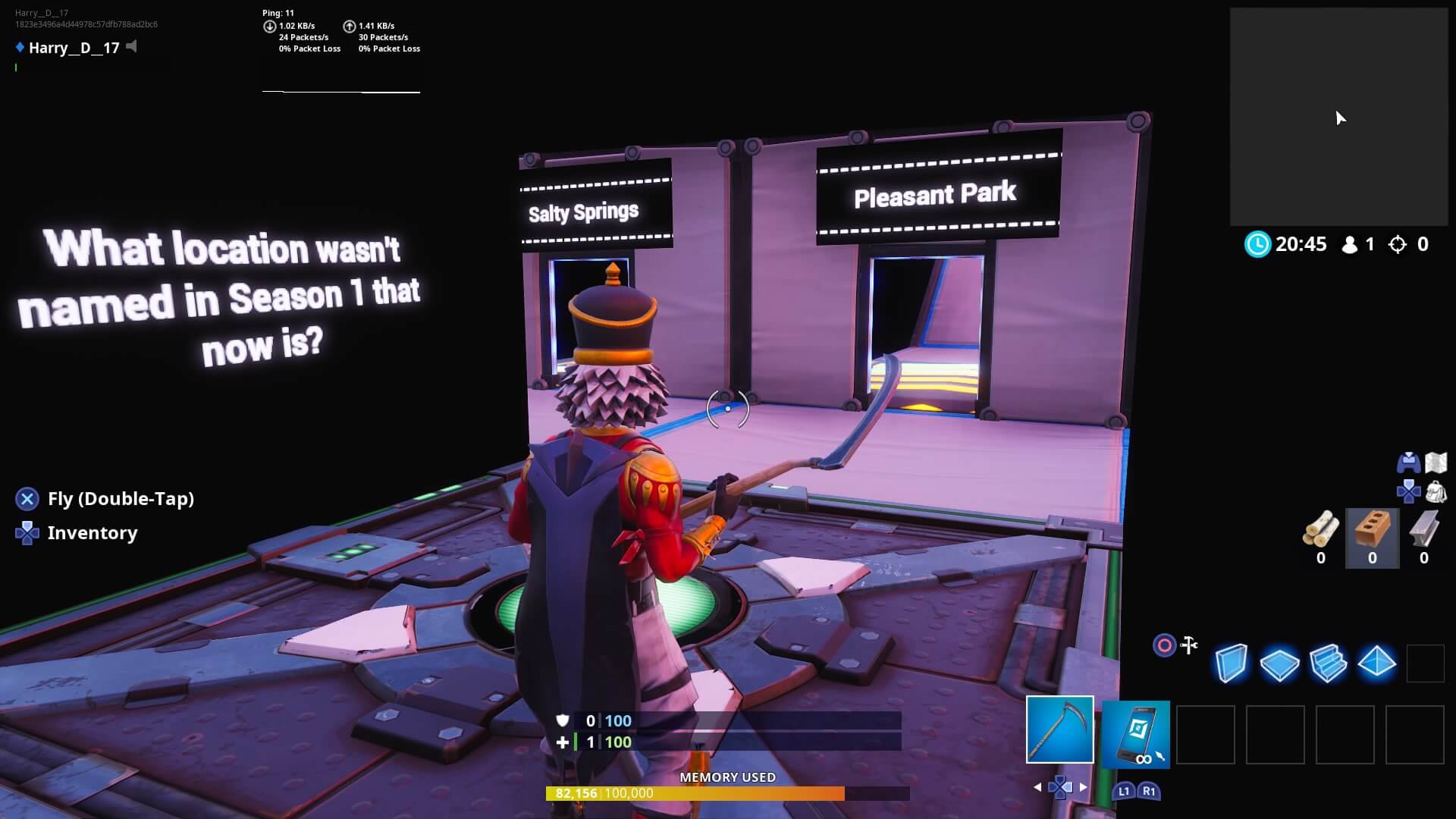Click the tools icon beside the emote wheel
The width and height of the screenshot is (1456, 819).
(1188, 645)
